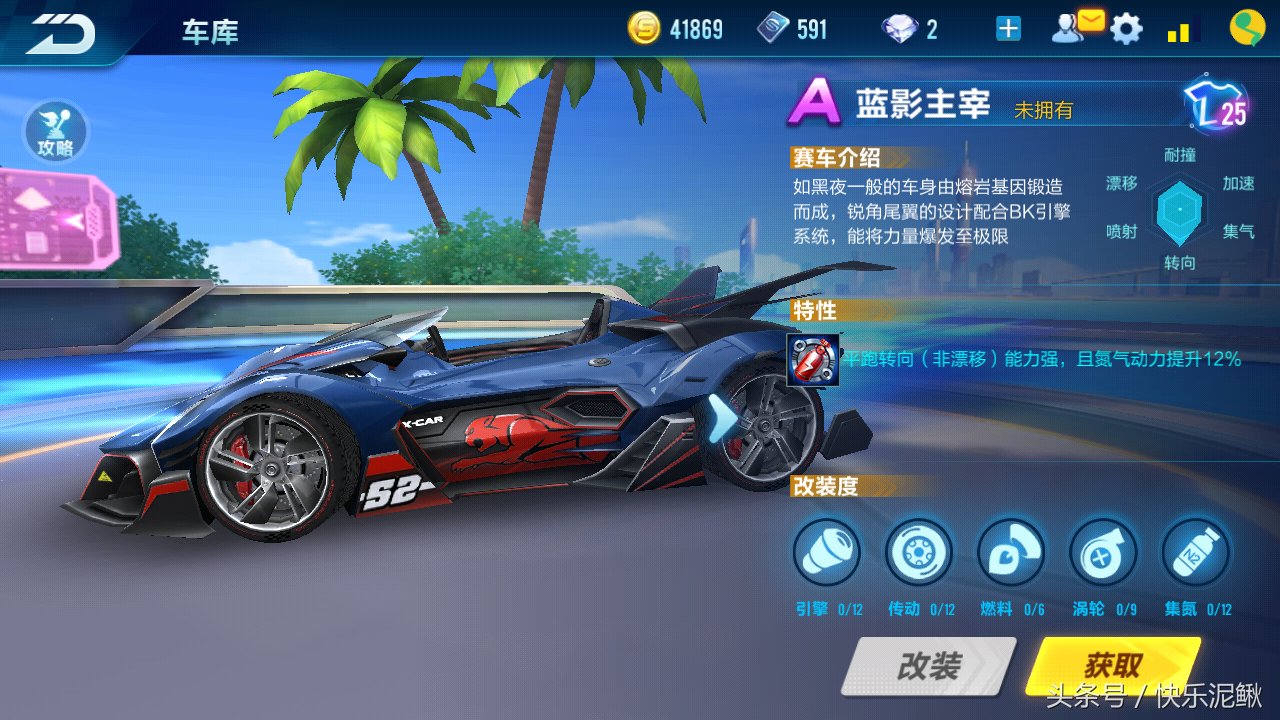
Task: Open the yellow currency recharge plus button
Action: tap(1006, 28)
